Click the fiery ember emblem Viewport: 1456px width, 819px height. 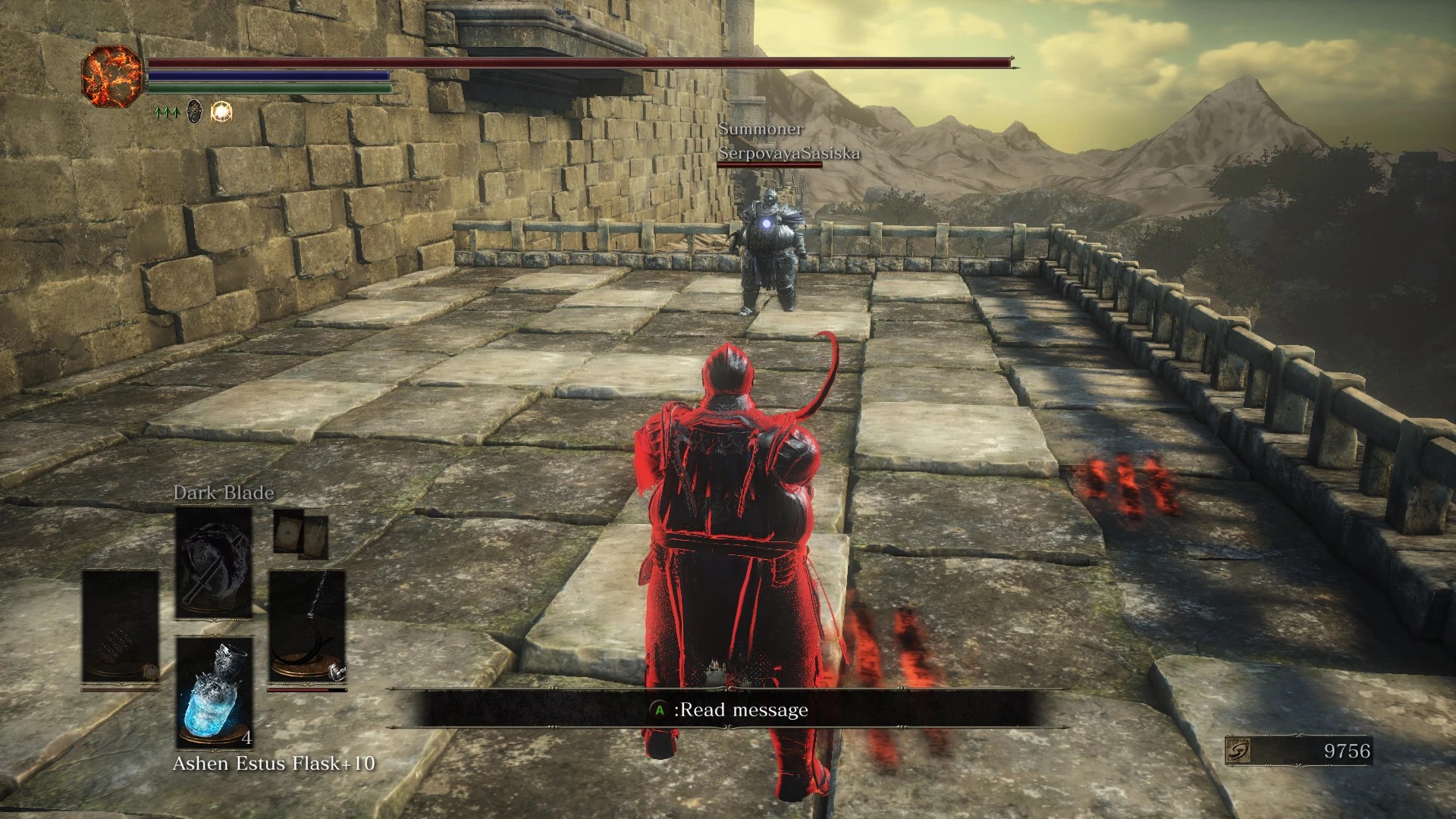(112, 76)
